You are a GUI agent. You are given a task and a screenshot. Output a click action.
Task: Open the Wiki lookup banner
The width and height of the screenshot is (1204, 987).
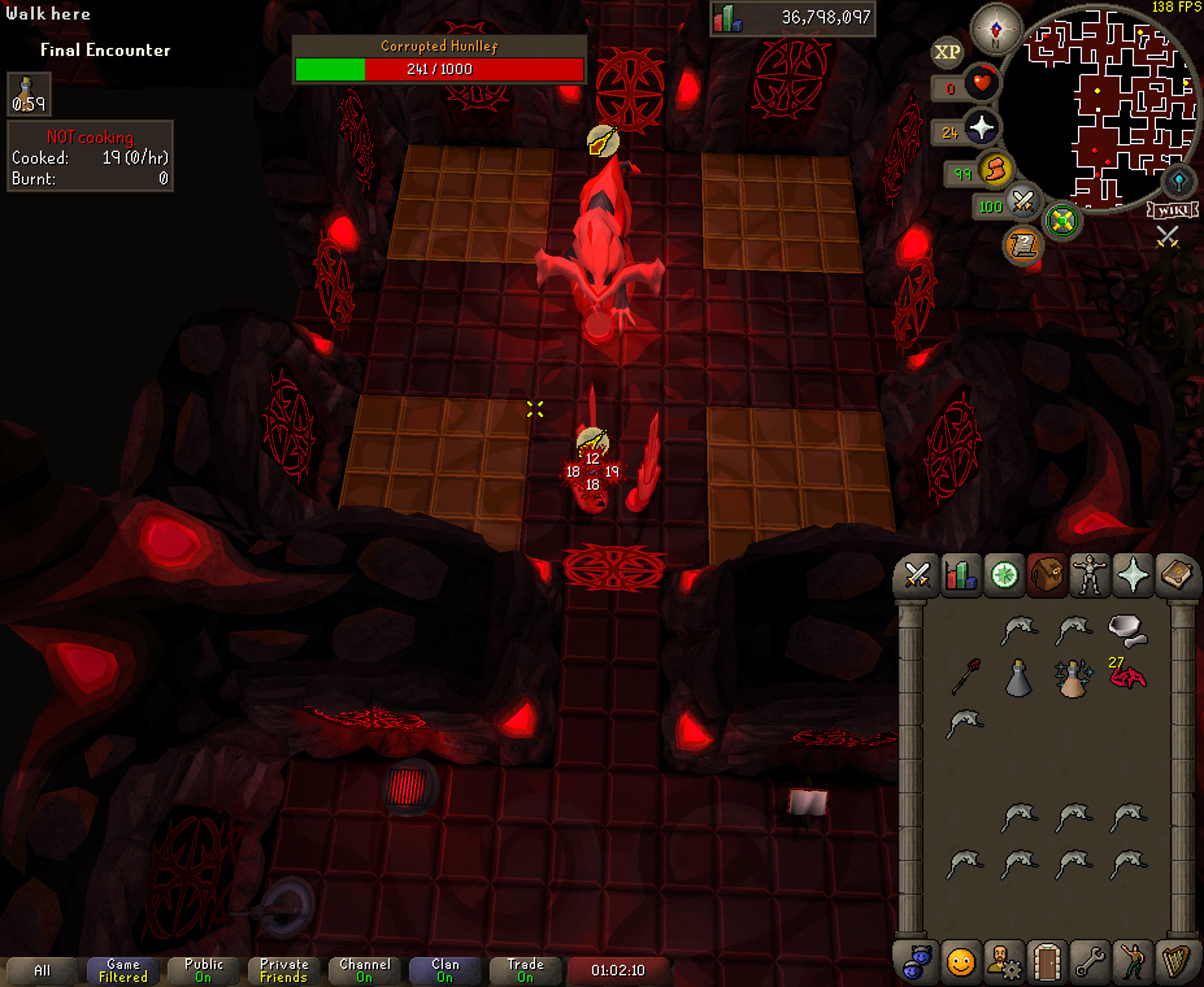click(x=1173, y=210)
